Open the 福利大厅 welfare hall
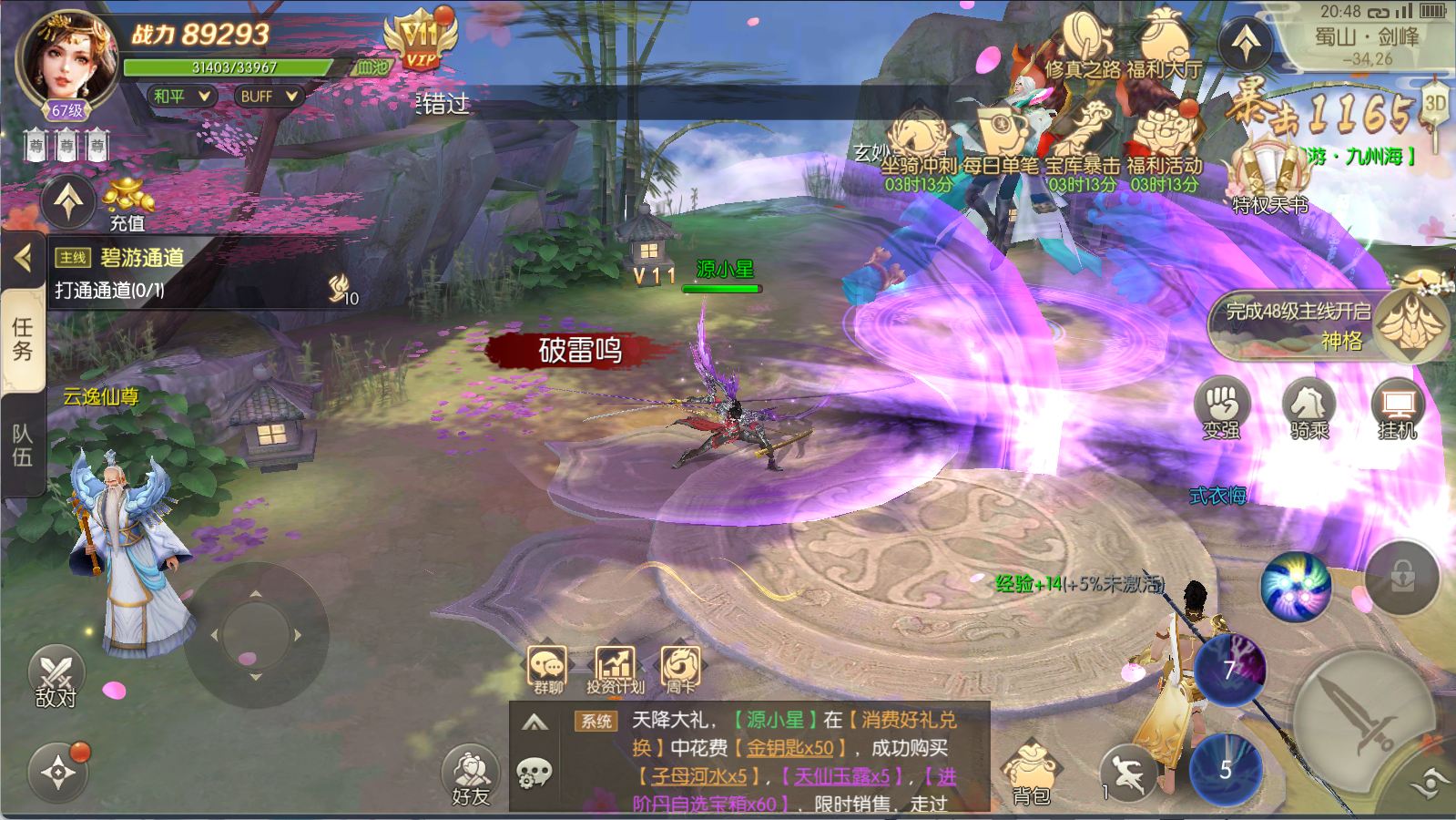1456x820 pixels. 1165,47
